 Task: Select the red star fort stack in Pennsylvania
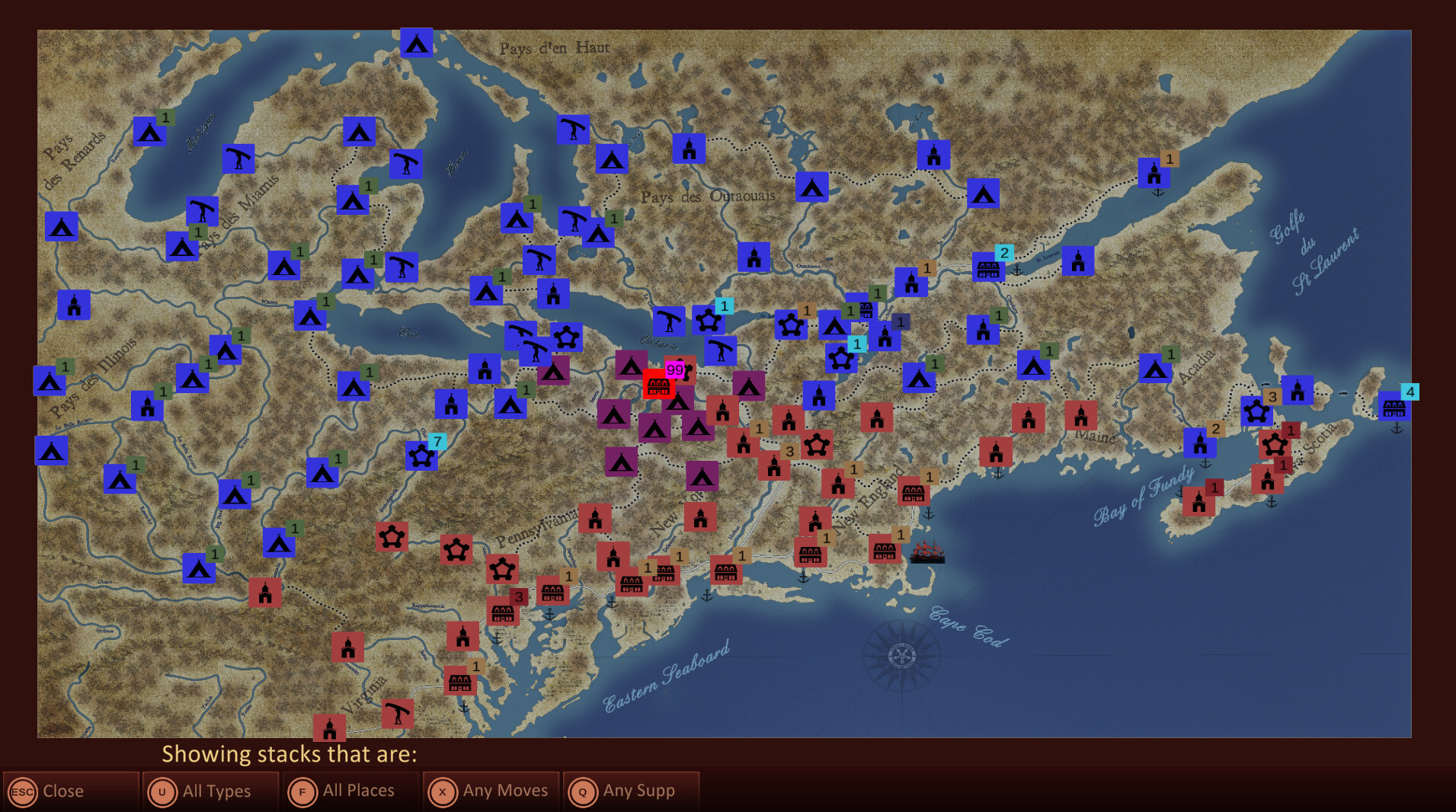coord(502,567)
